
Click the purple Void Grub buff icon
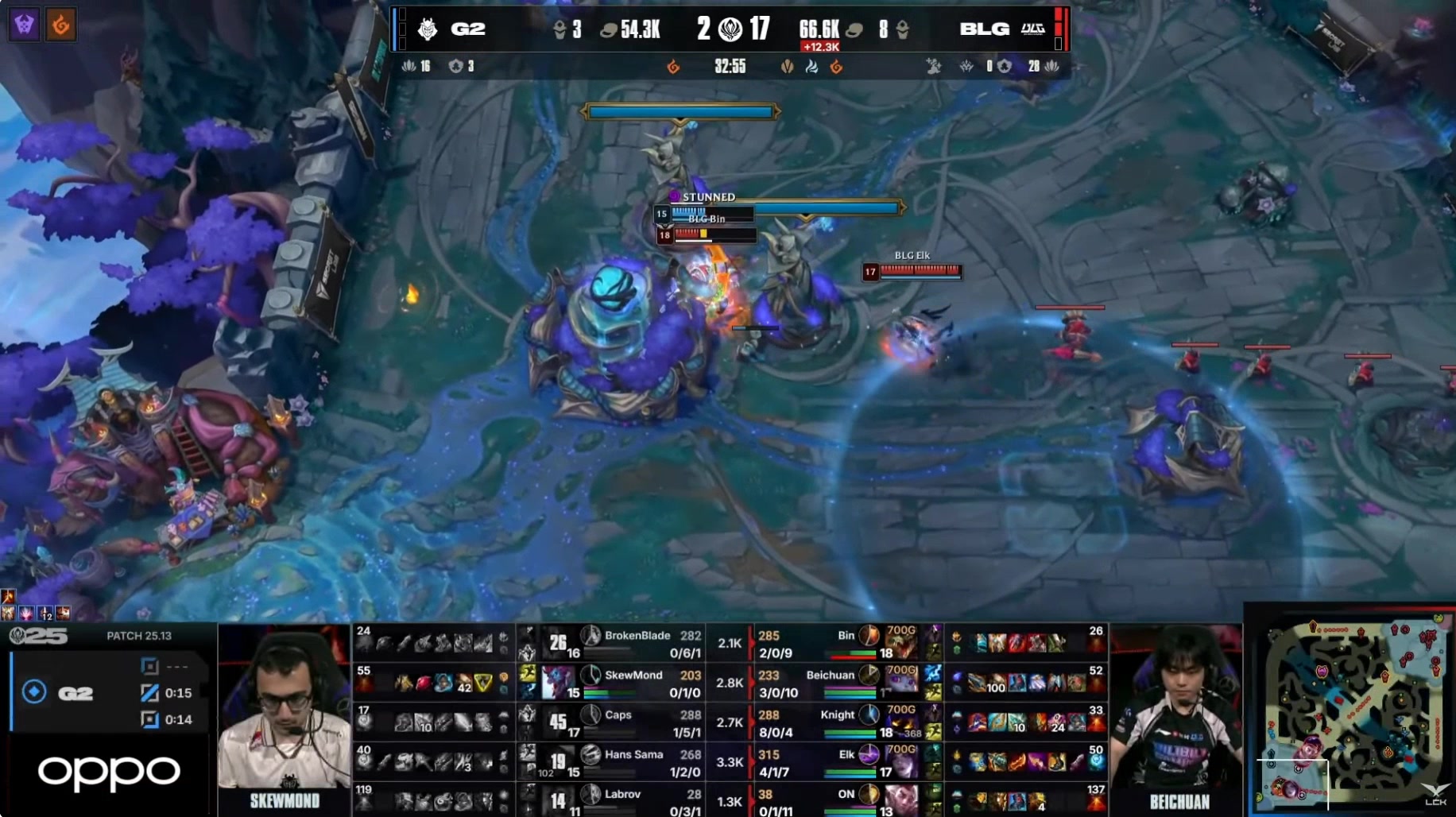pyautogui.click(x=24, y=25)
